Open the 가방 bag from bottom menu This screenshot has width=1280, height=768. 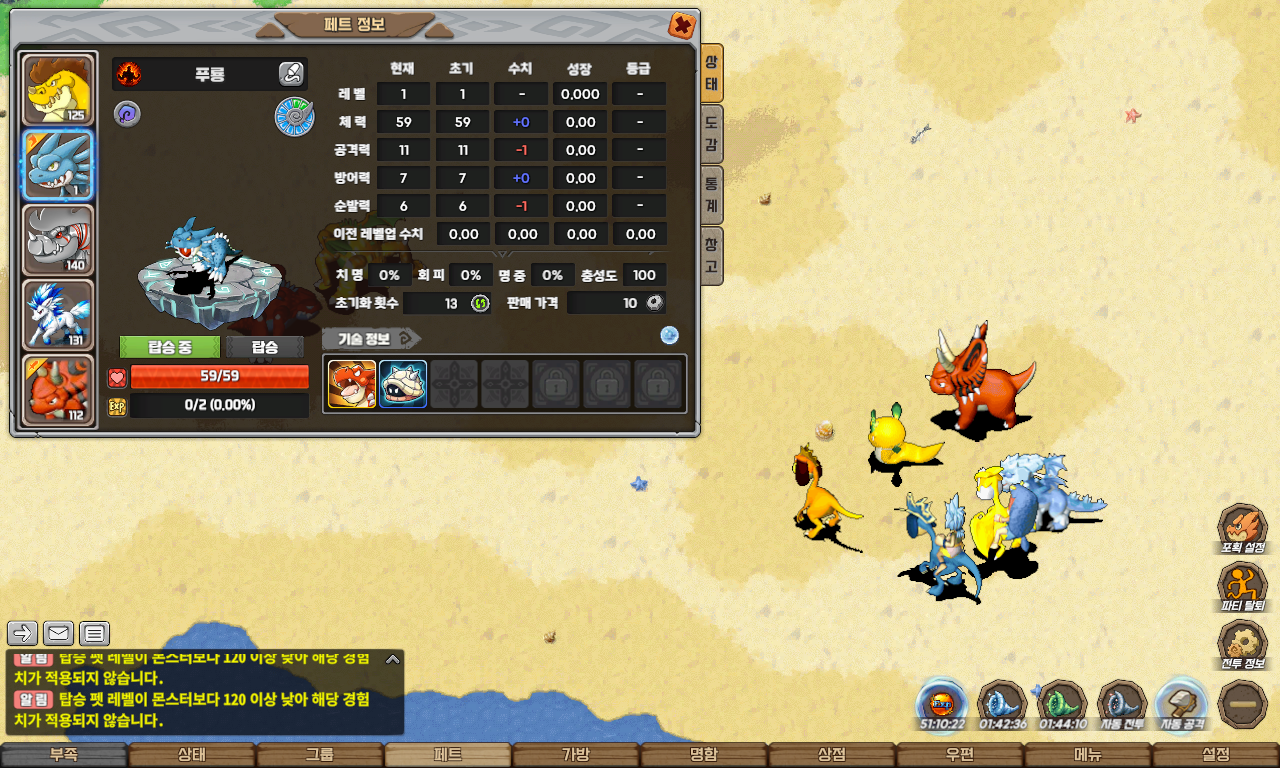pos(576,755)
